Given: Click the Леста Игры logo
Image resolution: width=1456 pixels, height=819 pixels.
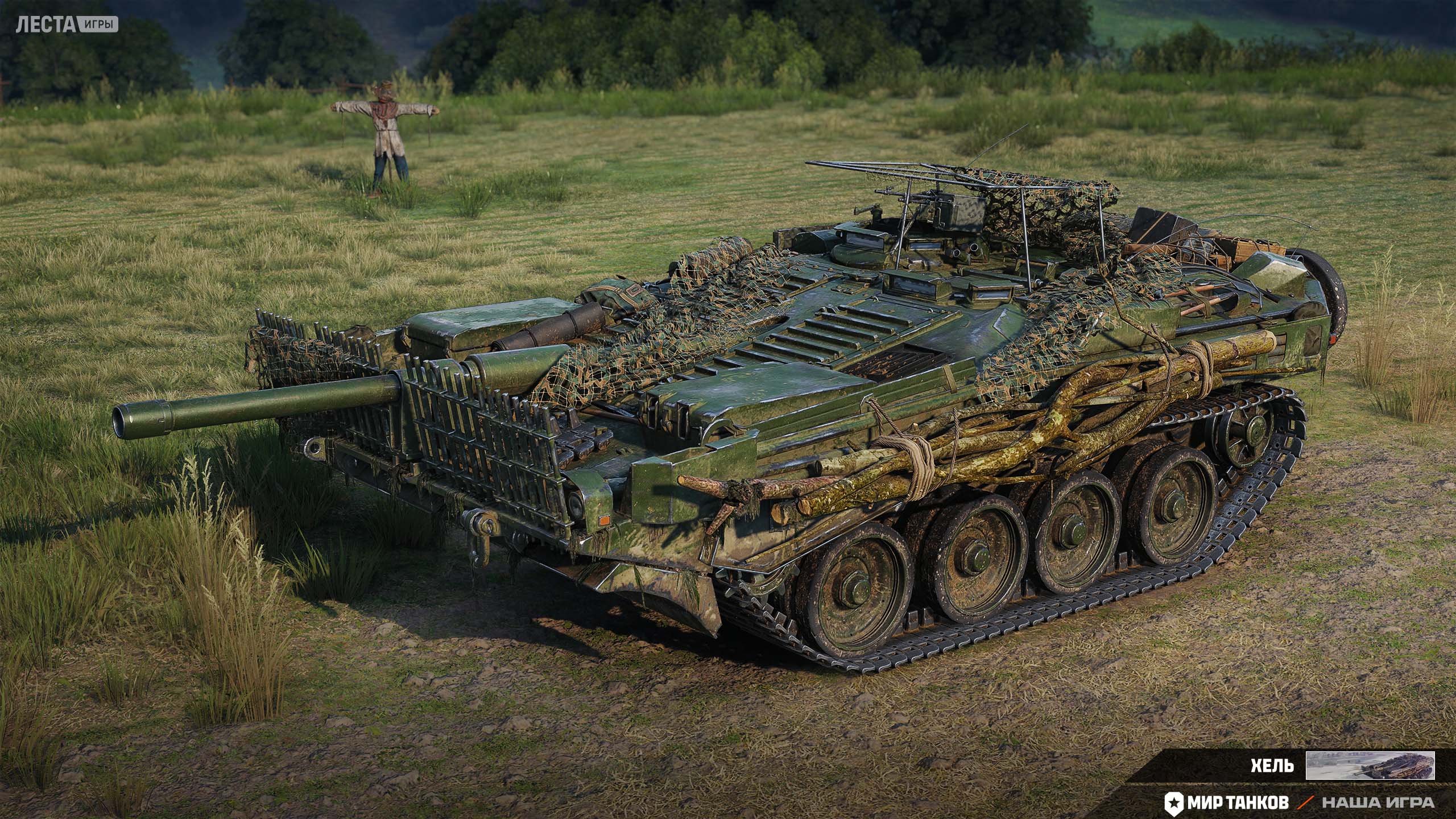Looking at the screenshot, I should click(67, 25).
